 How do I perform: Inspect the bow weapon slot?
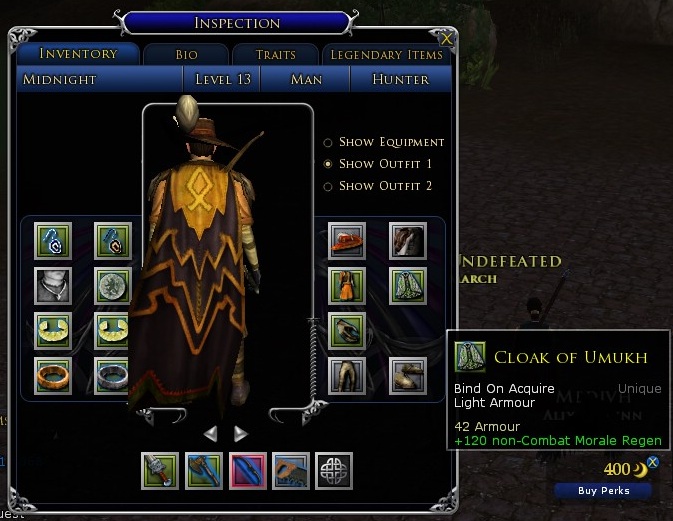[x=248, y=470]
